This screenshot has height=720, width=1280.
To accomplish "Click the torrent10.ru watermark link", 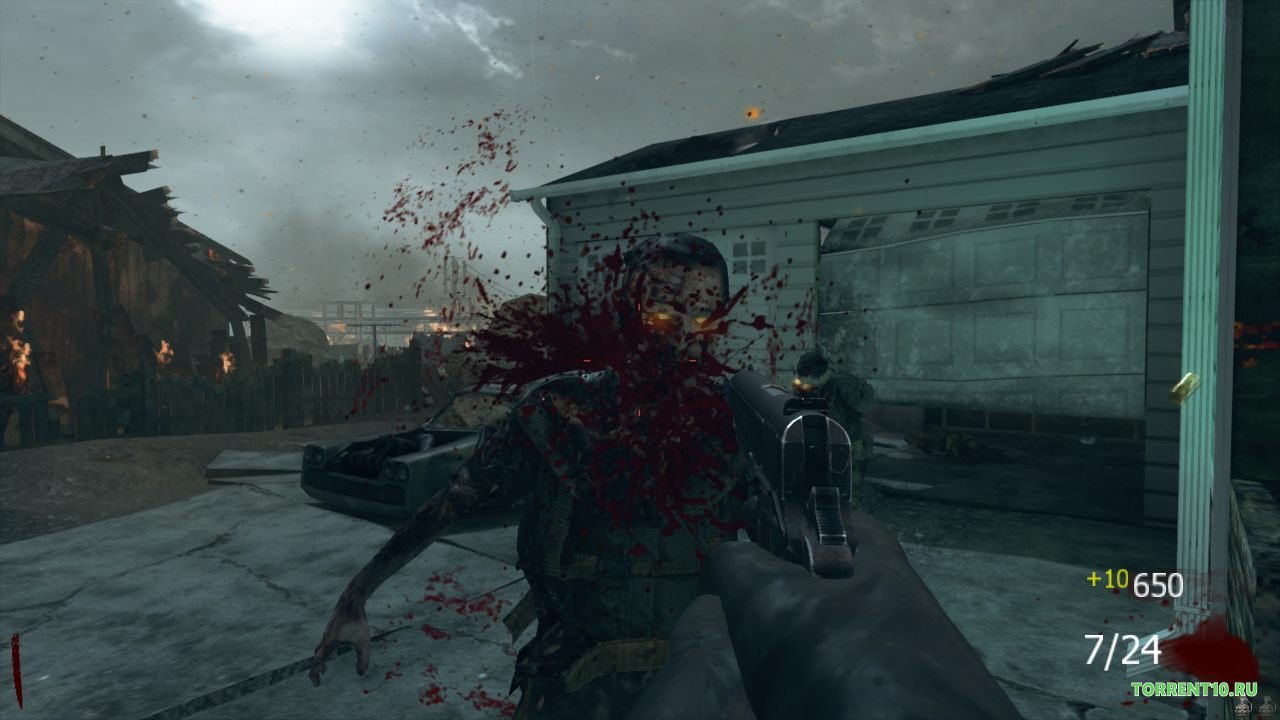I will click(1193, 689).
